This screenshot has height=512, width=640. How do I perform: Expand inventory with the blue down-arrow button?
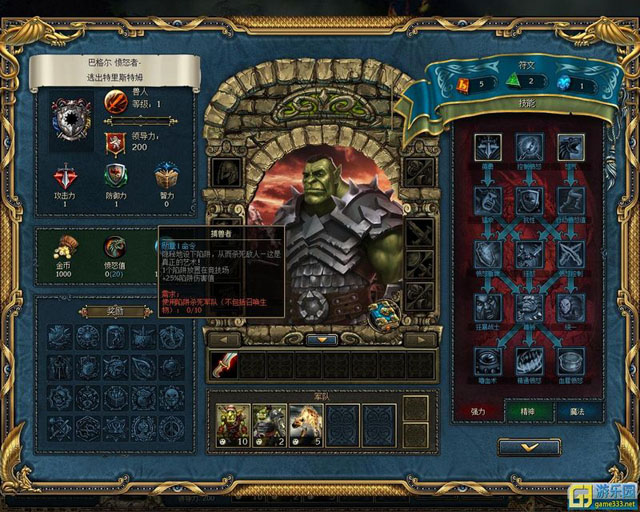click(x=323, y=340)
